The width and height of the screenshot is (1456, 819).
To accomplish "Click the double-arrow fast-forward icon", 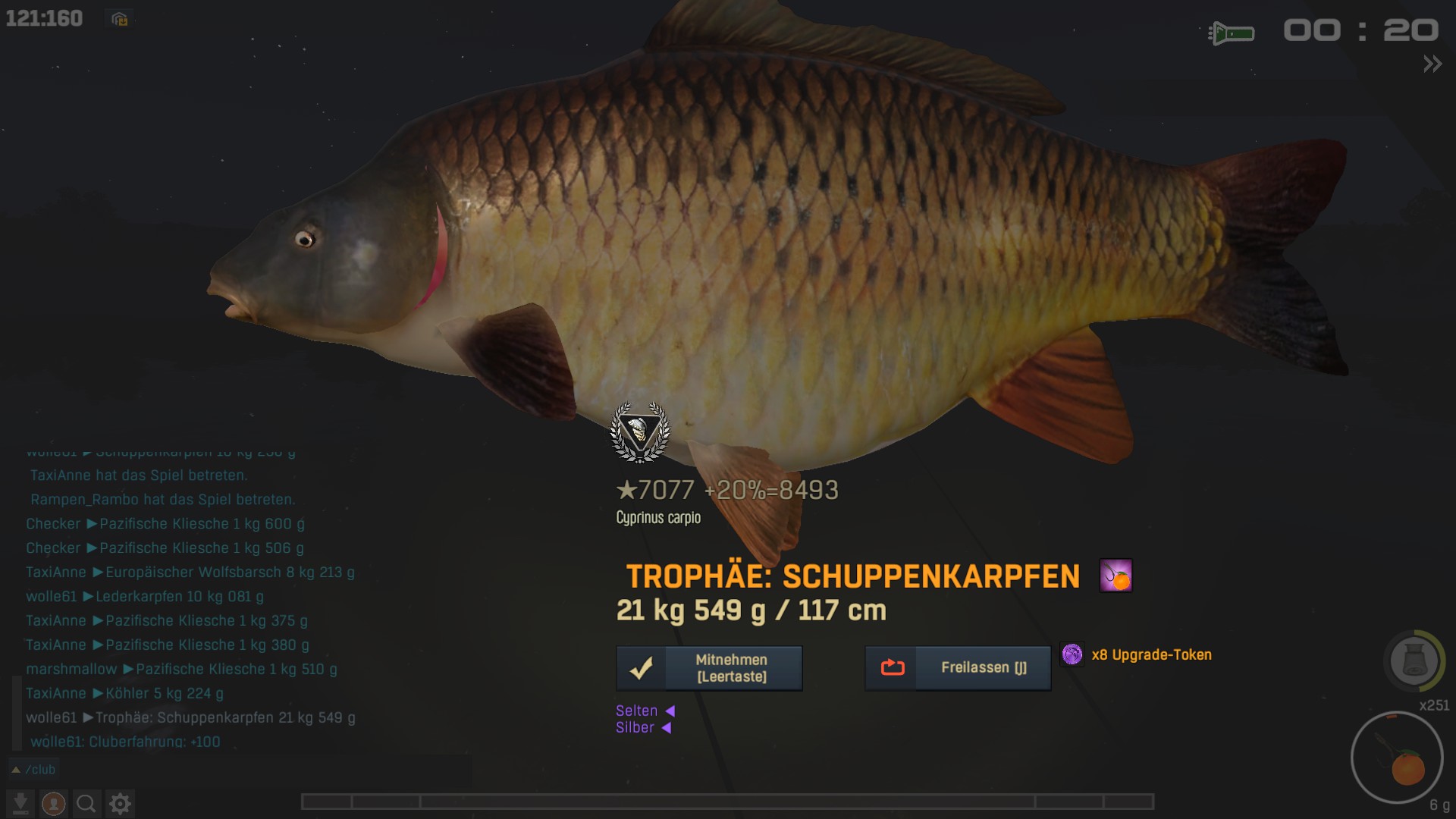I will point(1432,64).
